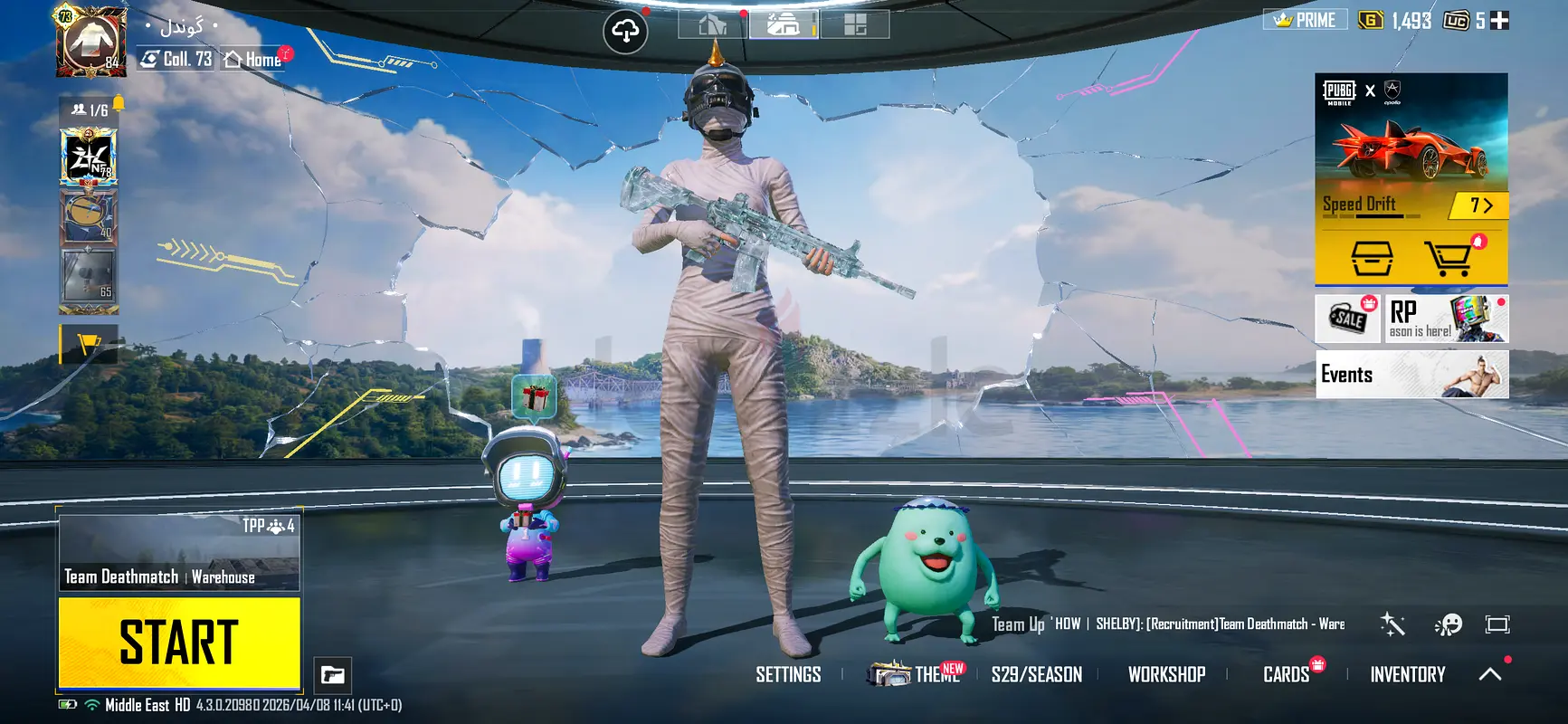The height and width of the screenshot is (724, 1568).
Task: Open the RP season banner
Action: pos(1447,319)
